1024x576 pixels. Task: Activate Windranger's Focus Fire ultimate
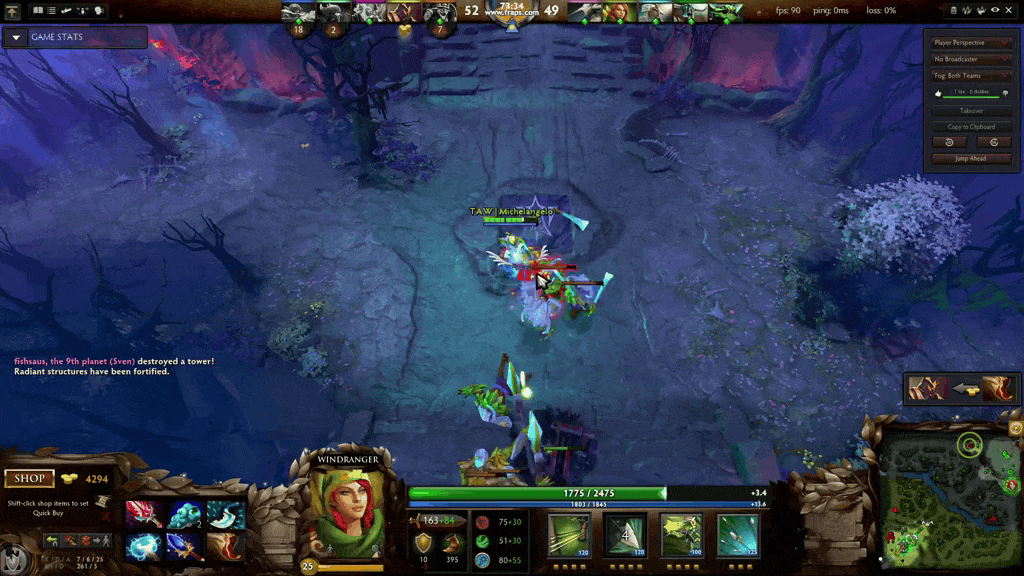737,534
